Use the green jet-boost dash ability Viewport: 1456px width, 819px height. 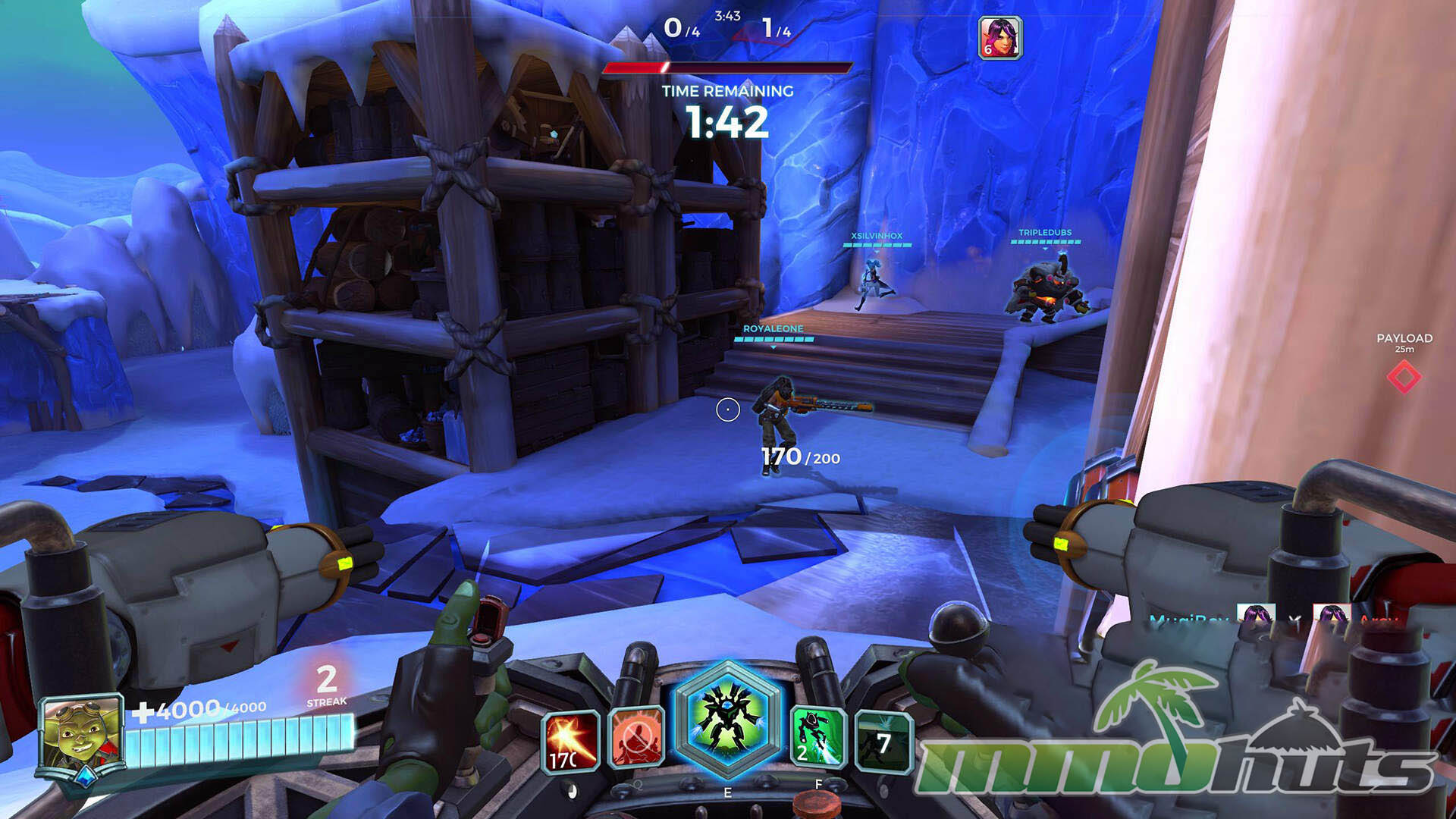coord(817,737)
